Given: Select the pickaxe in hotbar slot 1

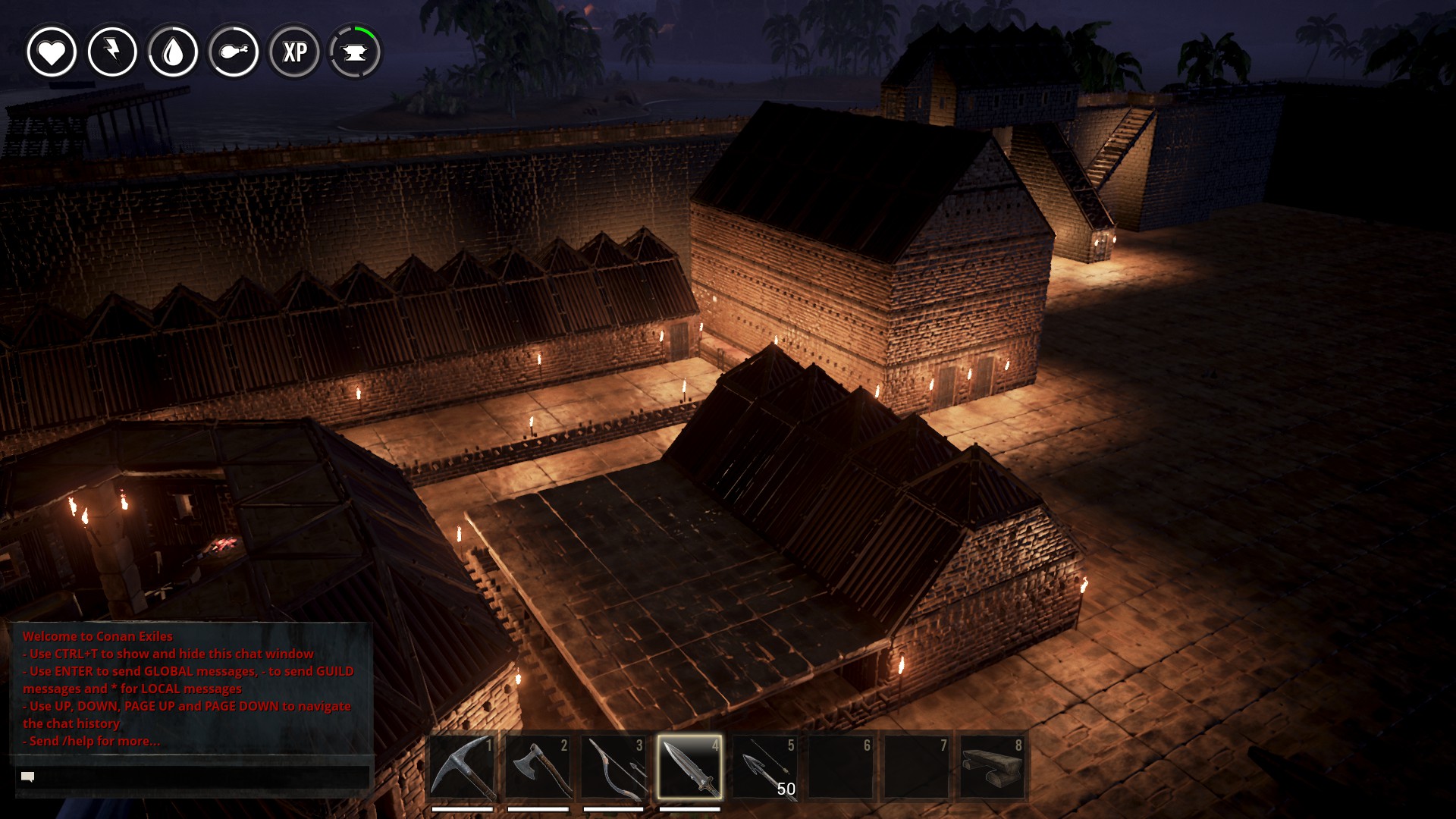Looking at the screenshot, I should point(463,767).
